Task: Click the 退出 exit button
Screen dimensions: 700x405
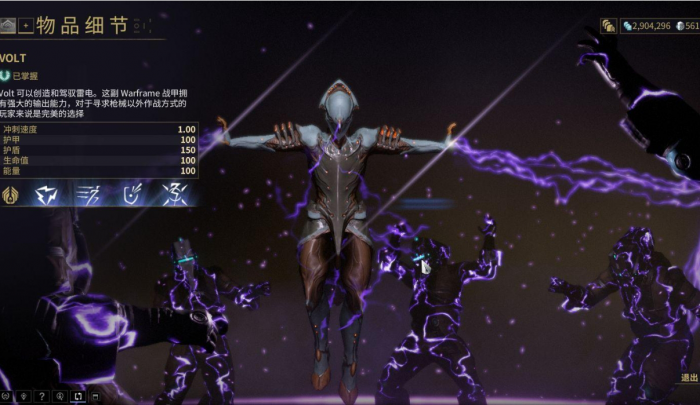Action: coord(689,378)
